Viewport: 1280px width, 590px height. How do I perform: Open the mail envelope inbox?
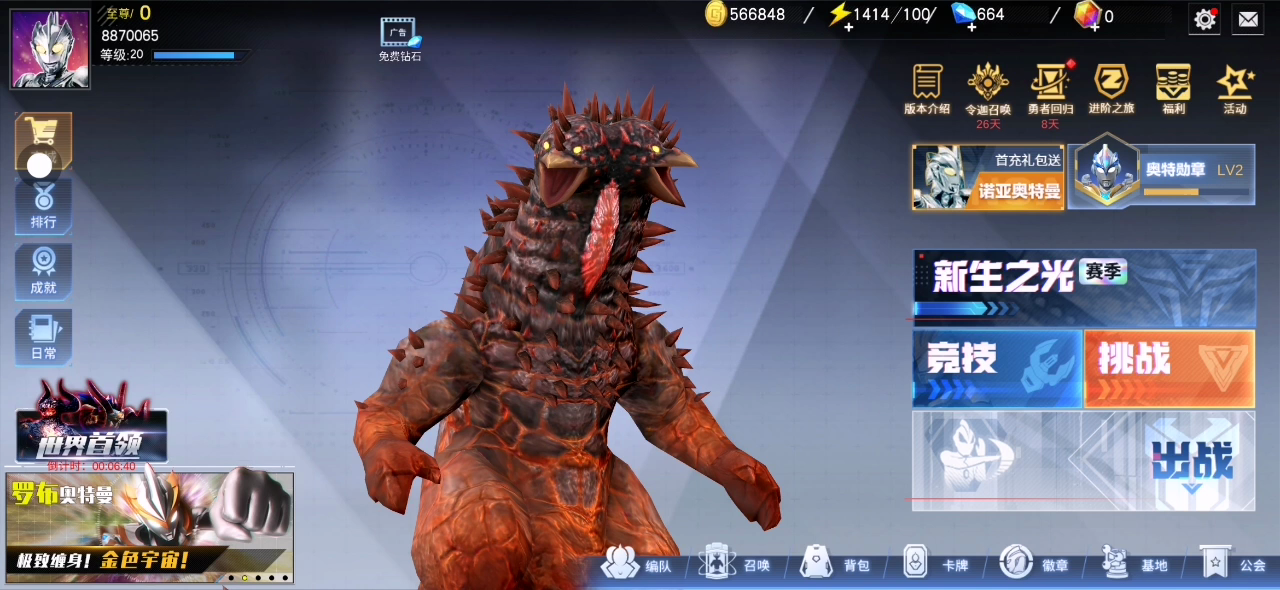(x=1247, y=18)
